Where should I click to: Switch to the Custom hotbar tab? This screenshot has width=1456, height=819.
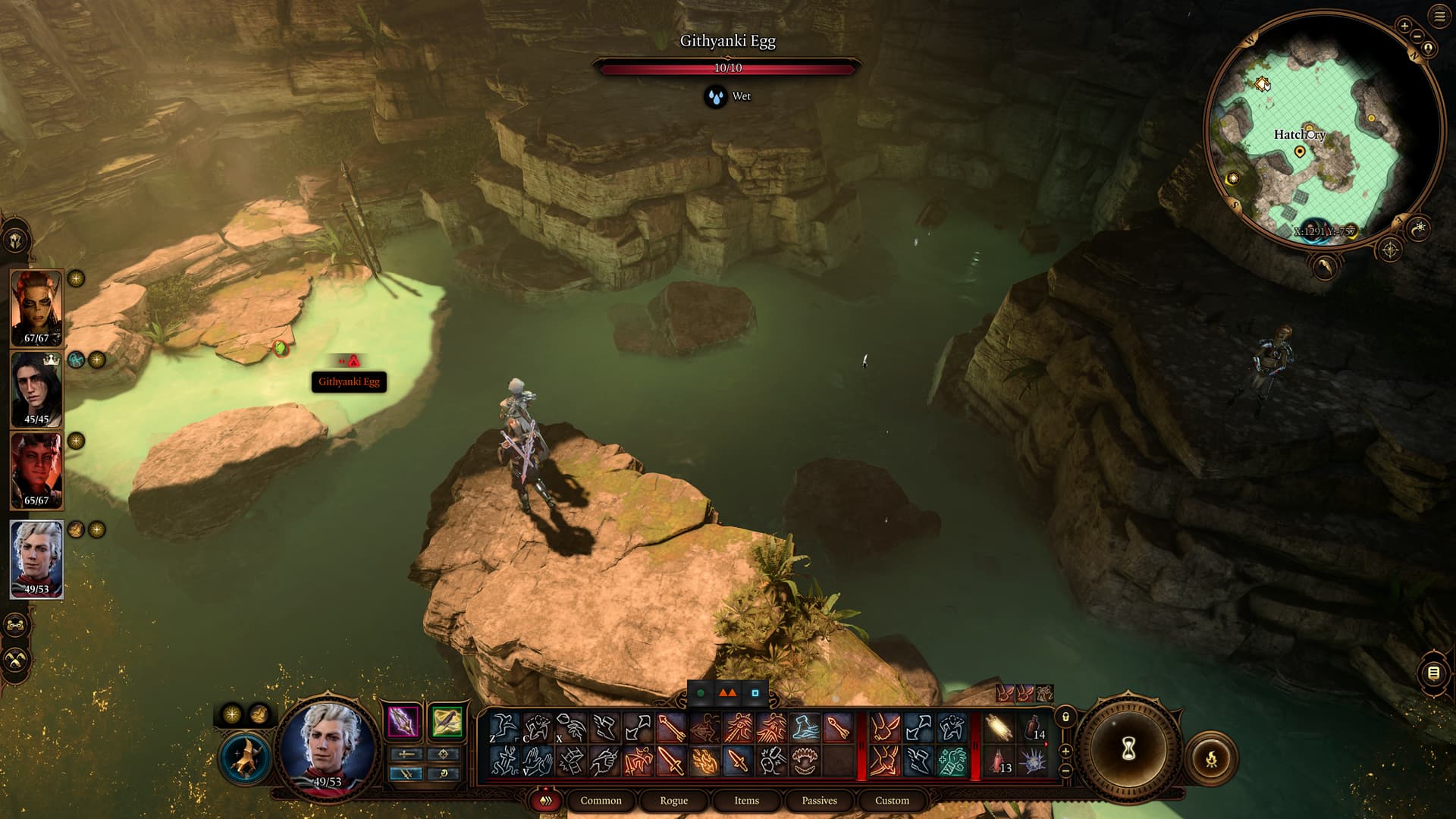(892, 800)
